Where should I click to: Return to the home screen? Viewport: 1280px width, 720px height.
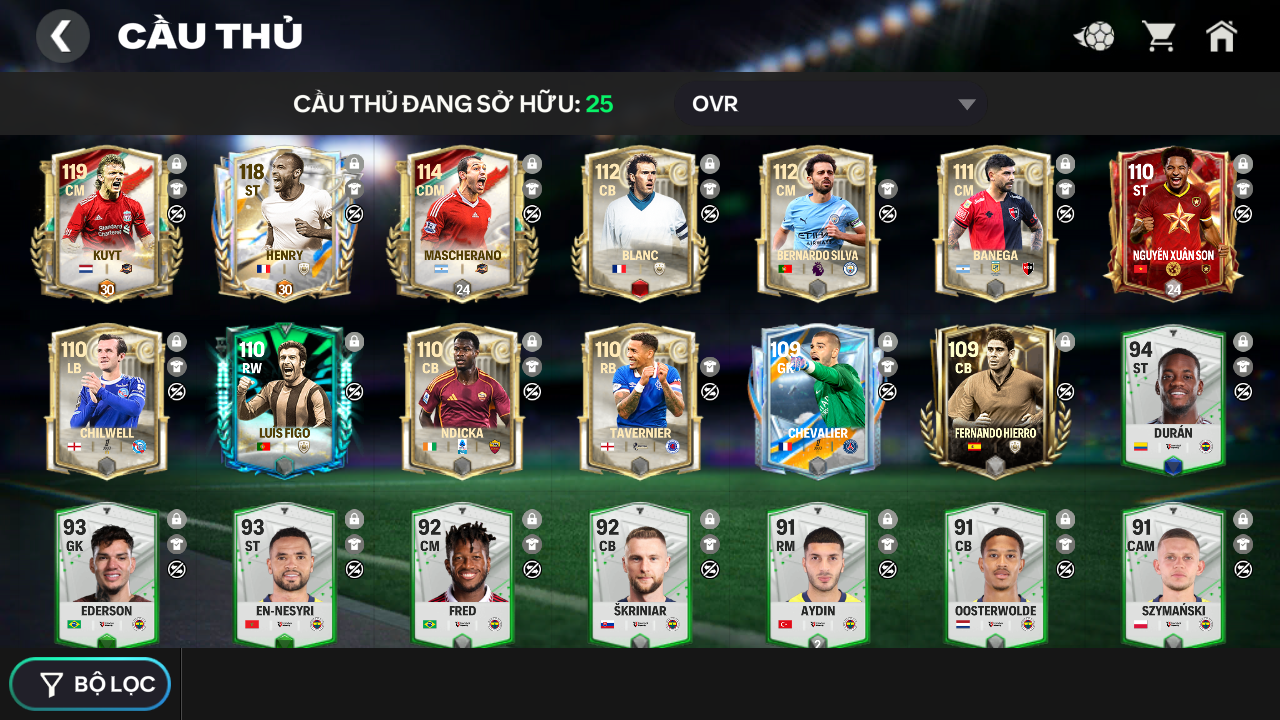pos(1221,36)
